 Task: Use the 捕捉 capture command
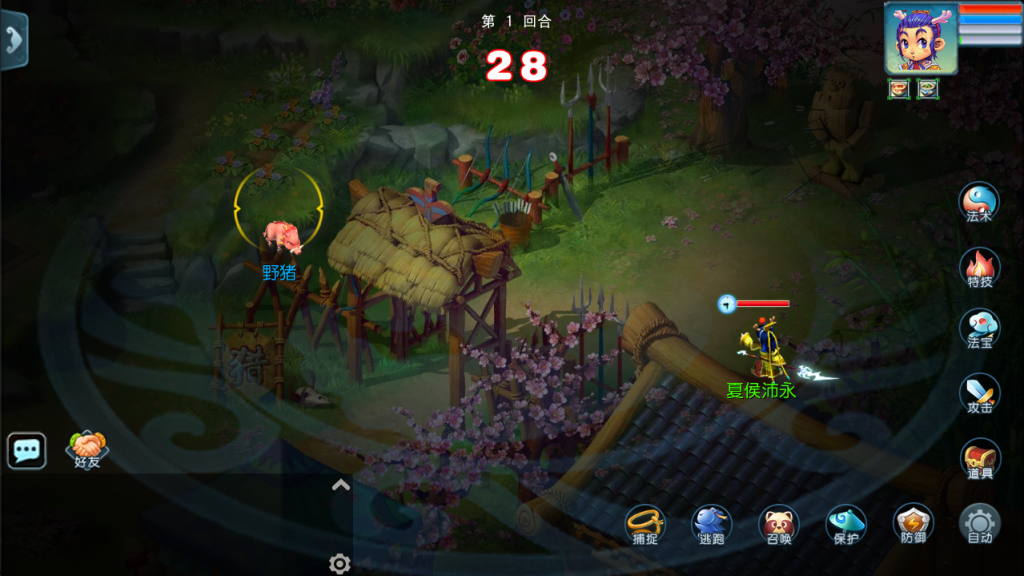pos(645,524)
